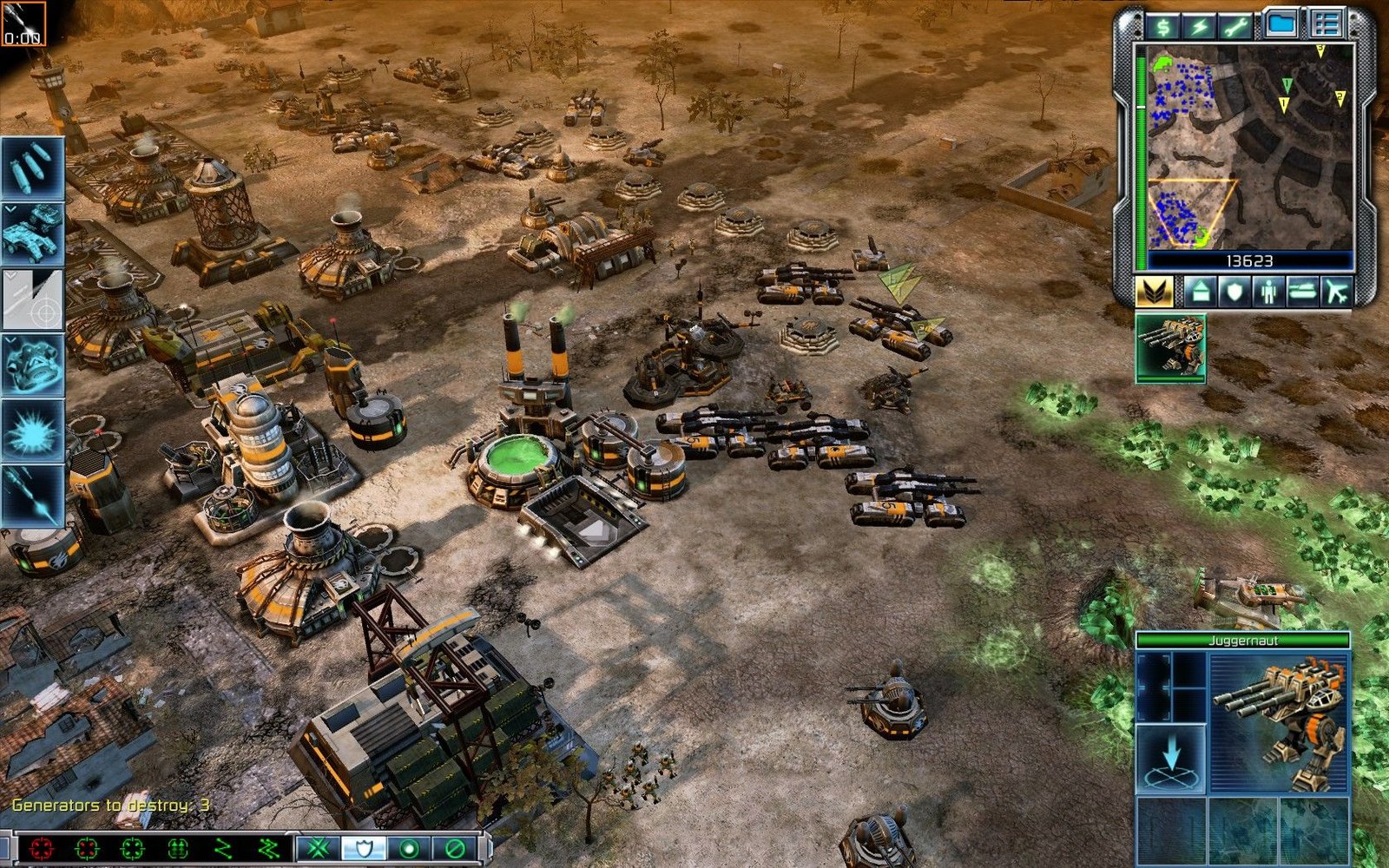The image size is (1389, 868).
Task: Select the stop command icon
Action: (x=453, y=847)
